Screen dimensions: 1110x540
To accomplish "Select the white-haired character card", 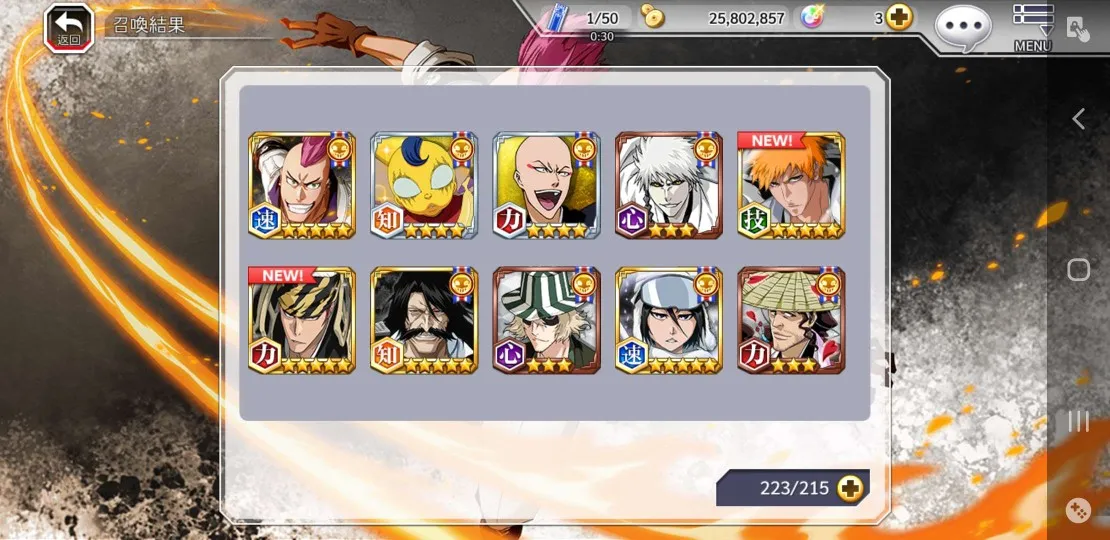I will click(x=668, y=185).
